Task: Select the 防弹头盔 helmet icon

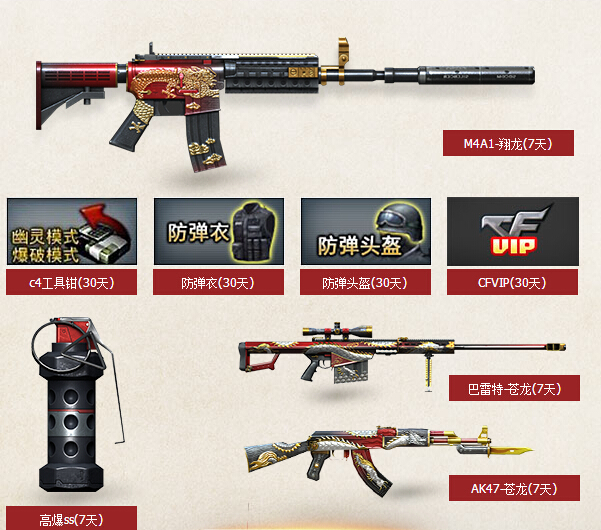Action: [x=365, y=232]
